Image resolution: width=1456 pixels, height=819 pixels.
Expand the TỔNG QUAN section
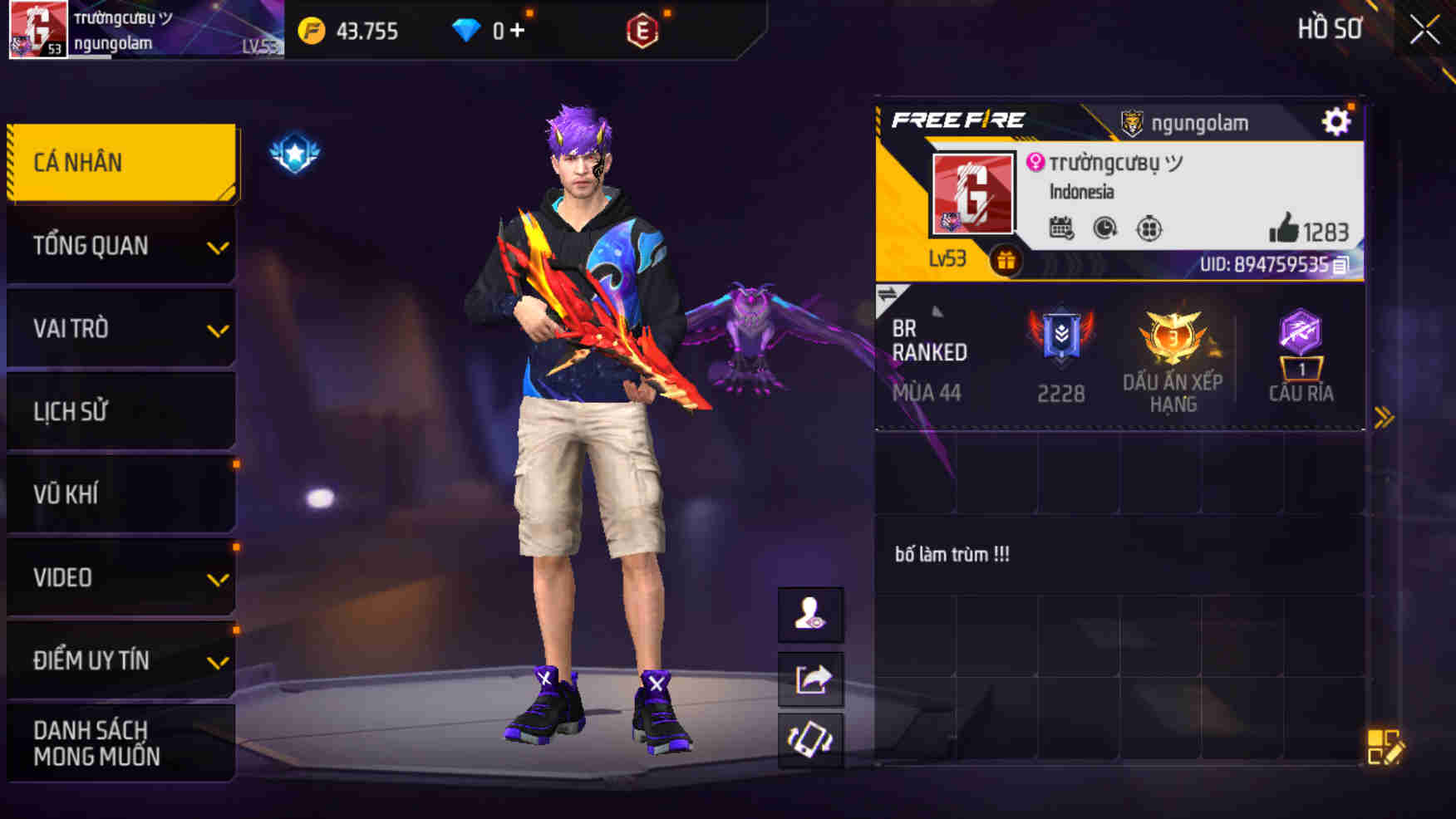121,245
